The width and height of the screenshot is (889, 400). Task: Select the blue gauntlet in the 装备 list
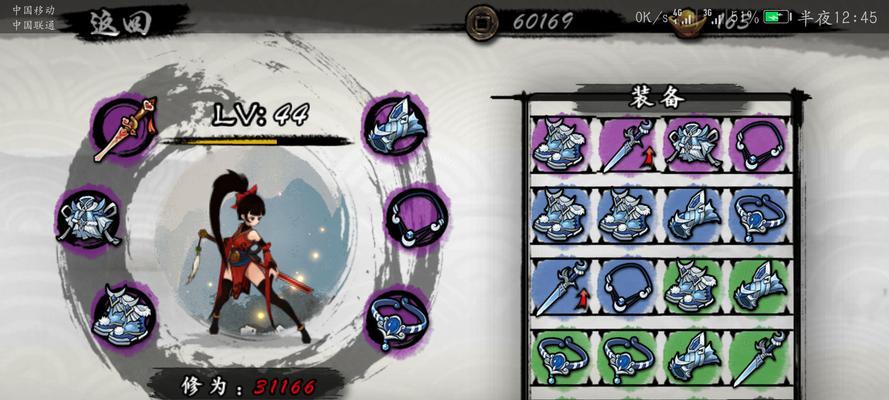(692, 214)
